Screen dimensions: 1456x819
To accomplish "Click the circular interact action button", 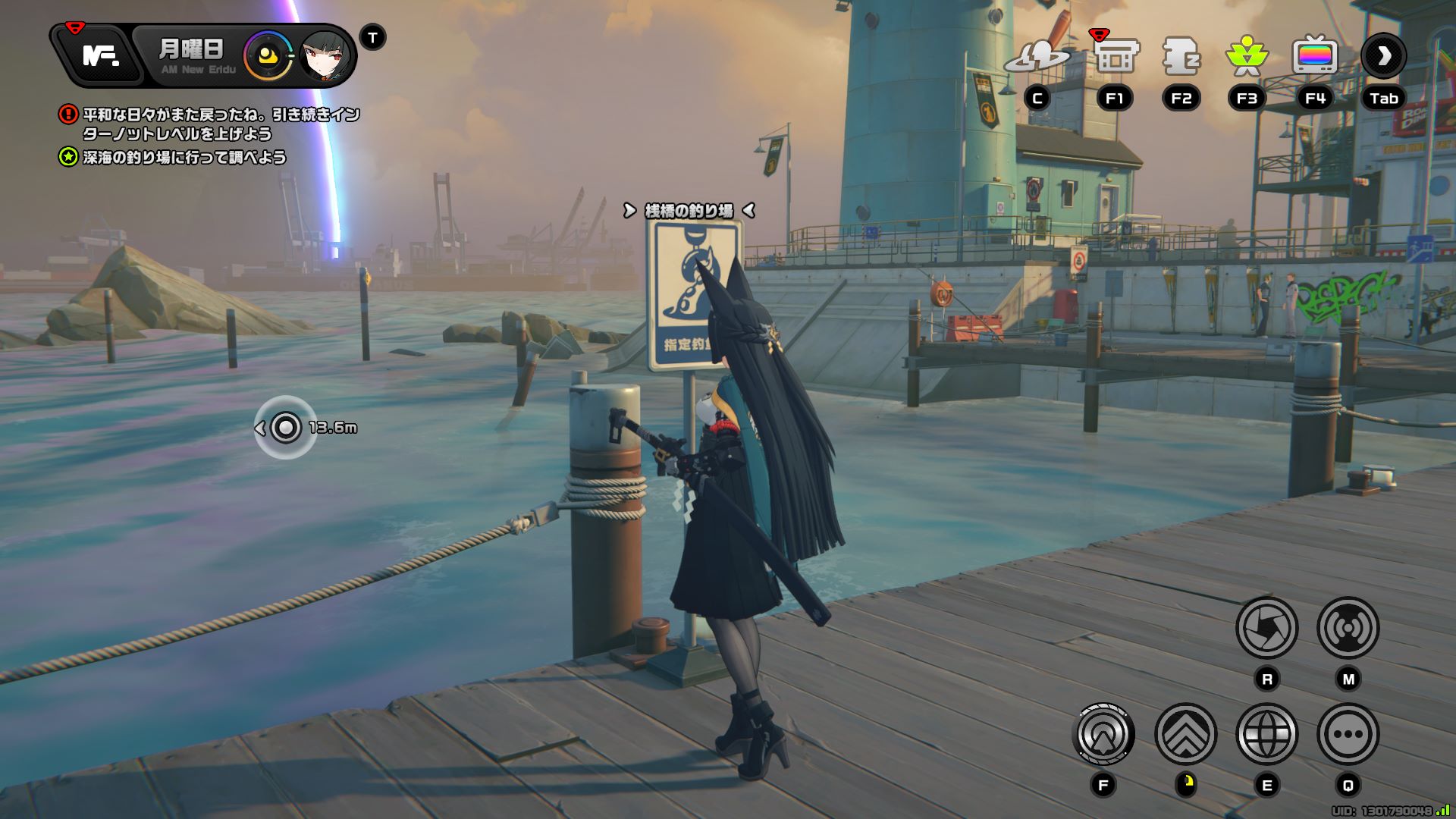I will coord(1103,734).
